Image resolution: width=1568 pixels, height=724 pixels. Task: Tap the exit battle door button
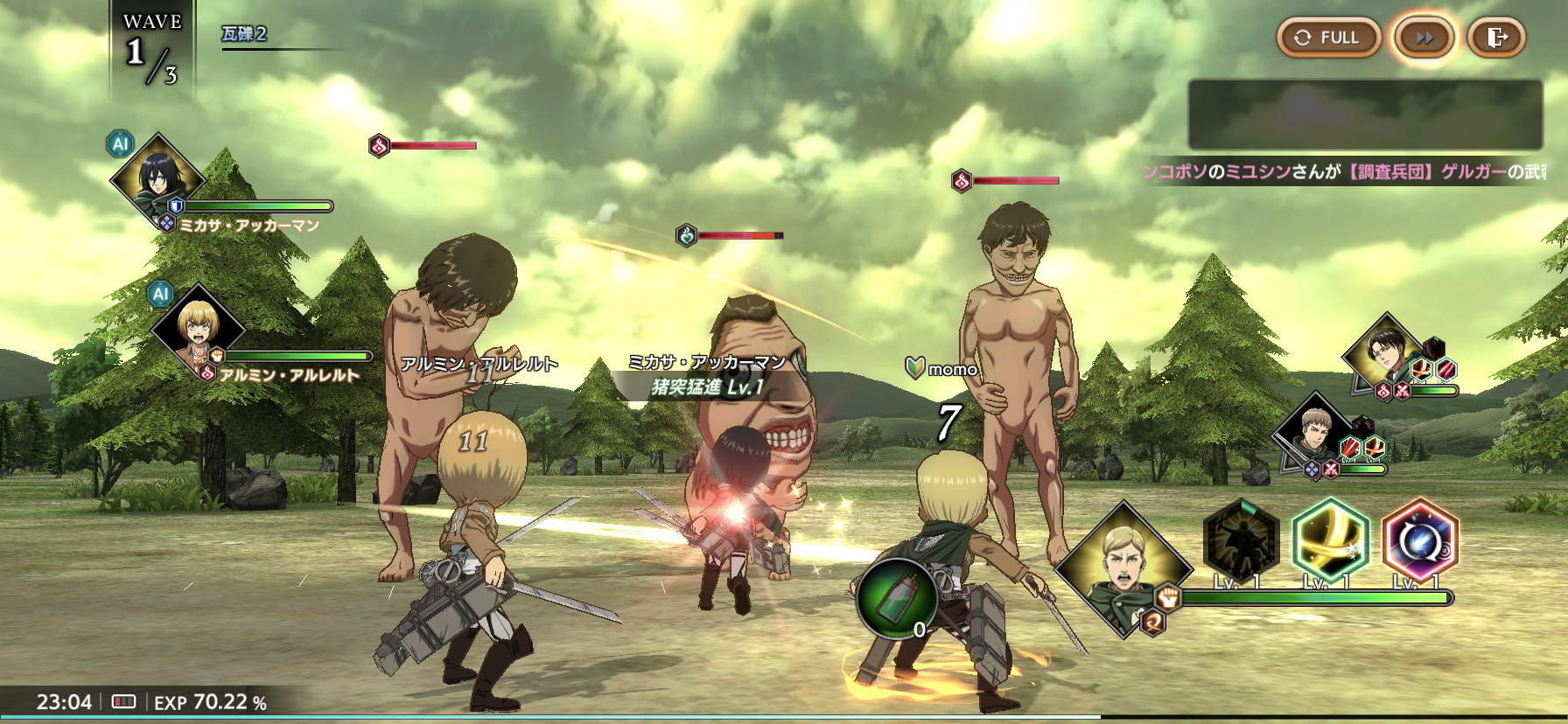click(x=1496, y=38)
